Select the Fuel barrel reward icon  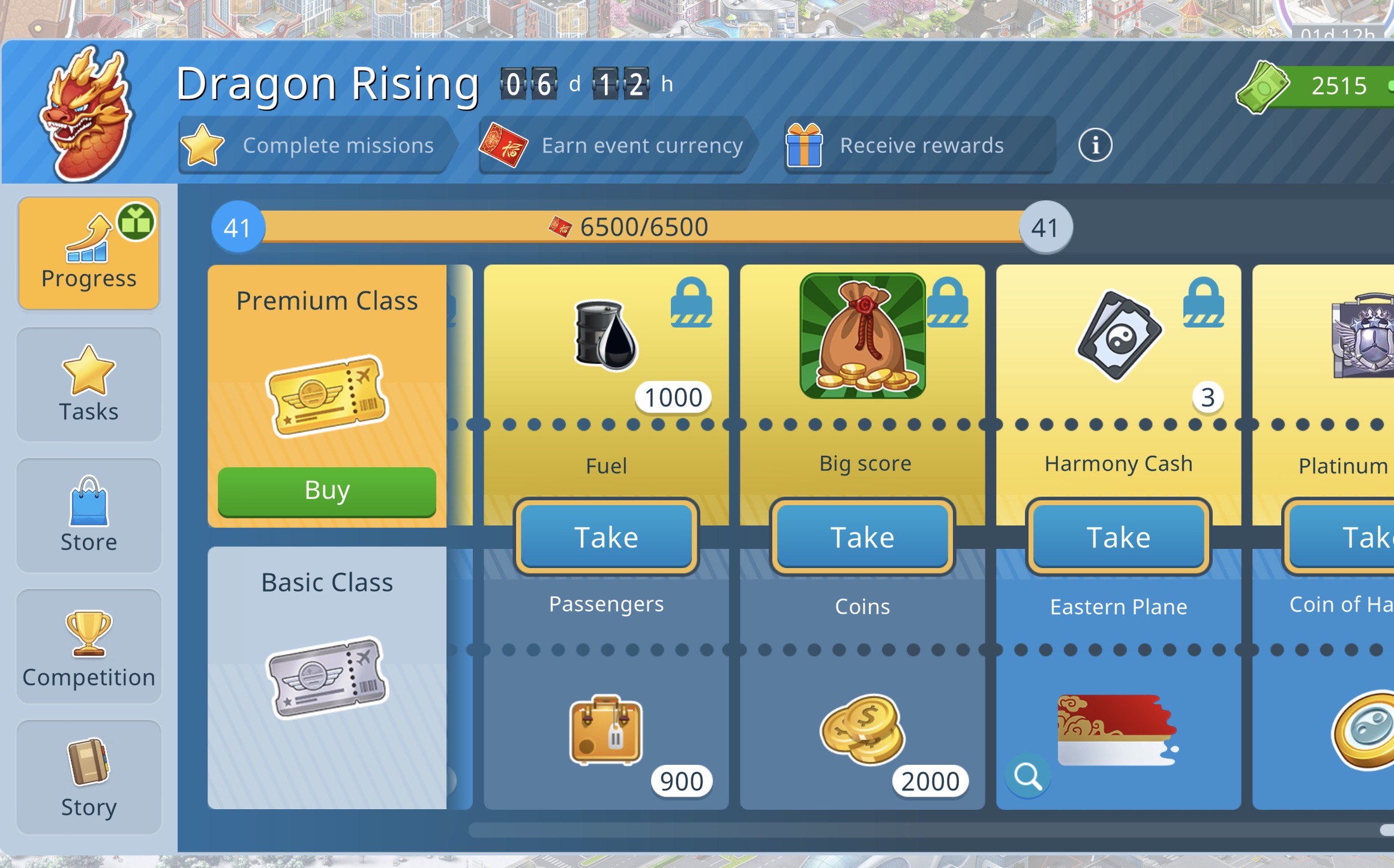(x=606, y=335)
